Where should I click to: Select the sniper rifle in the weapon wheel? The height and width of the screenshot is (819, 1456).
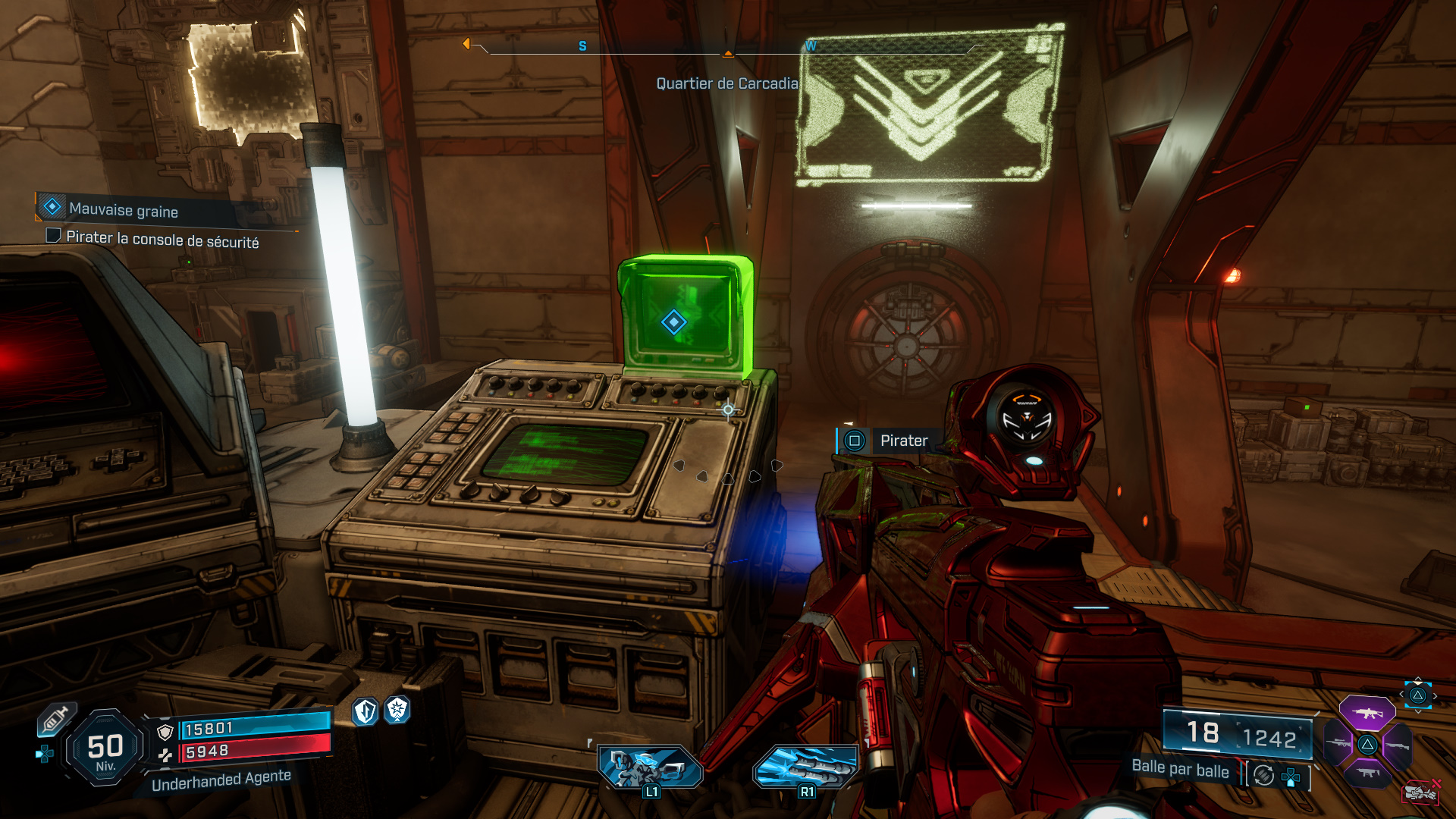[x=1341, y=742]
